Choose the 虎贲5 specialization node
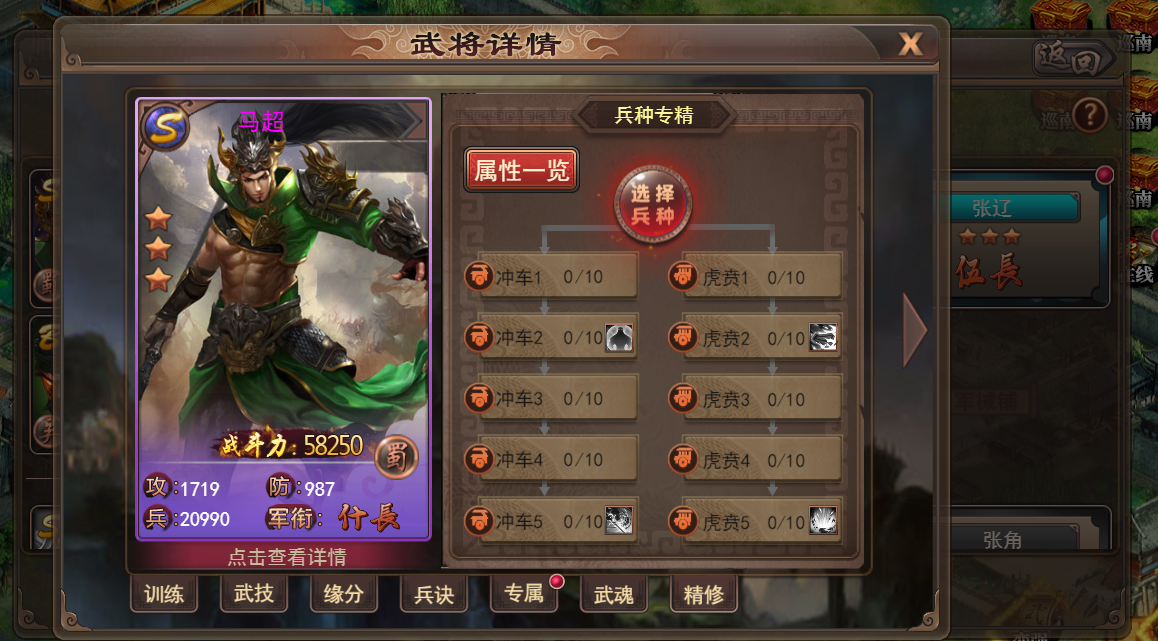The image size is (1158, 641). point(757,521)
